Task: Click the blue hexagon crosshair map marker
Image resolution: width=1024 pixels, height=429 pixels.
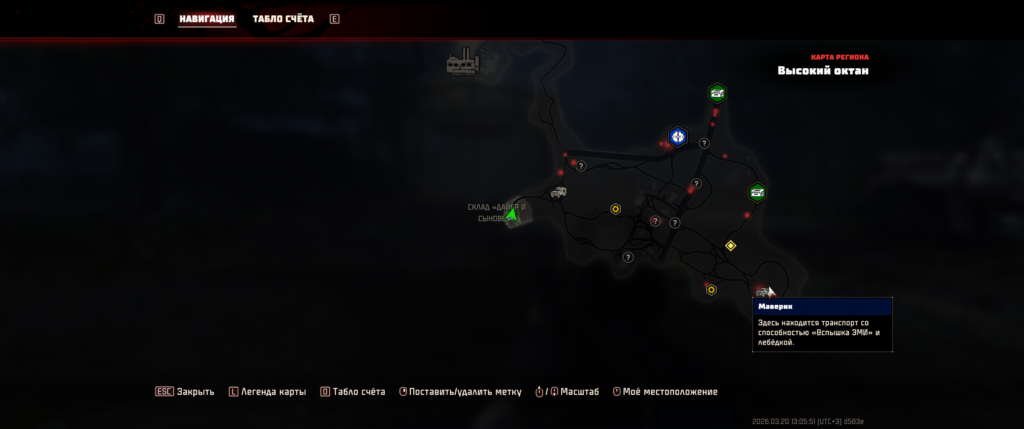Action: 678,136
